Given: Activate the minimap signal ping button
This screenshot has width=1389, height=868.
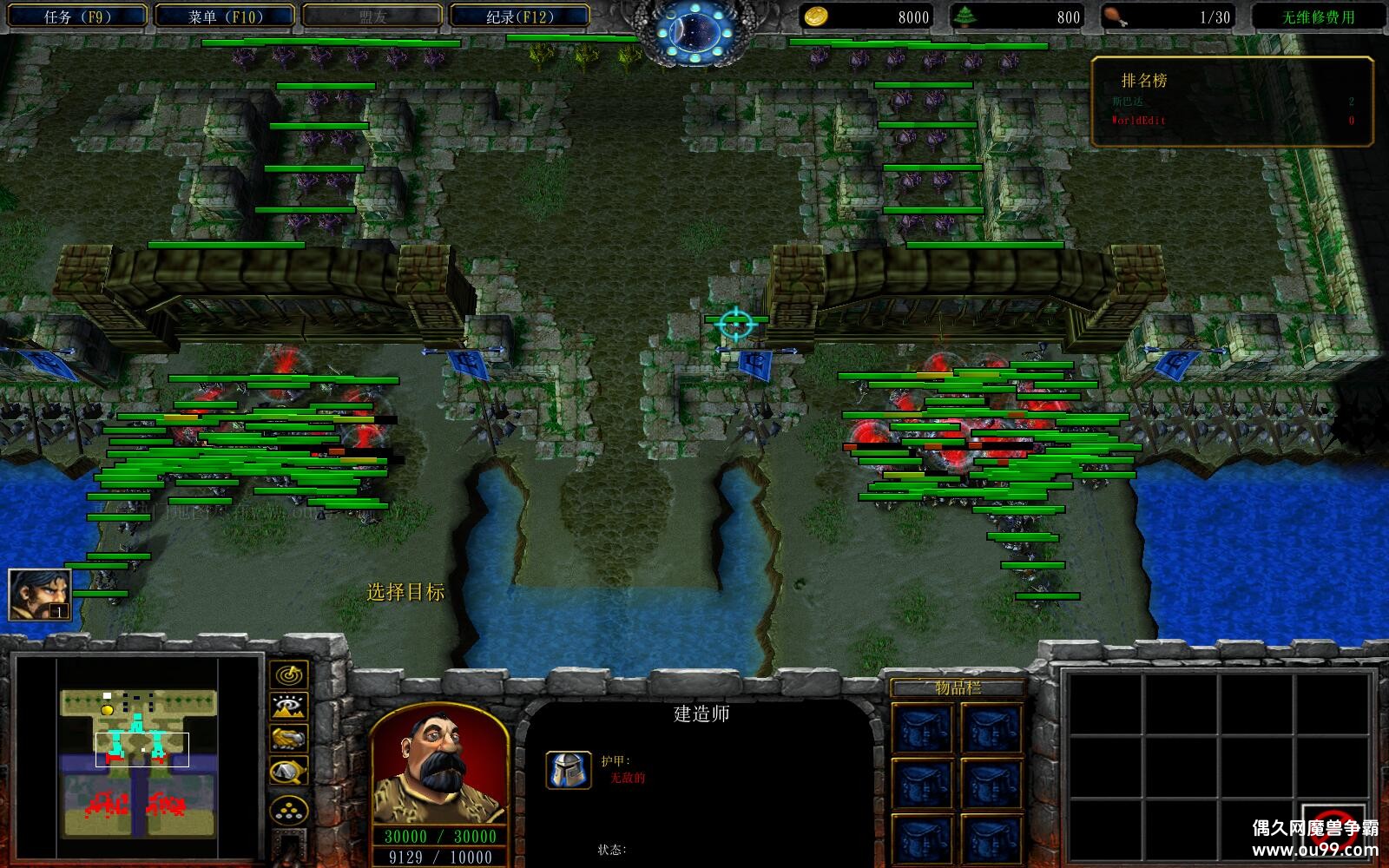Looking at the screenshot, I should (288, 674).
